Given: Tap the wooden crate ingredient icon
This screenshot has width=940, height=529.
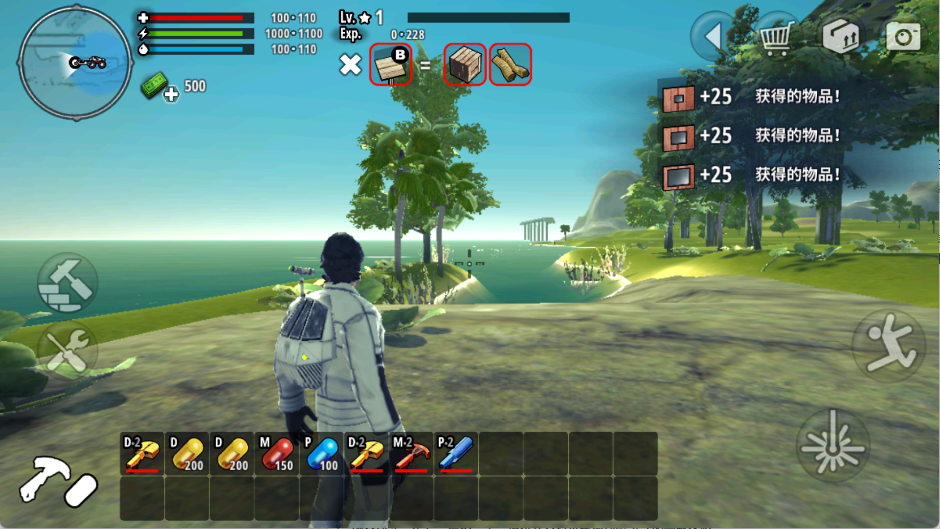Looking at the screenshot, I should [465, 65].
